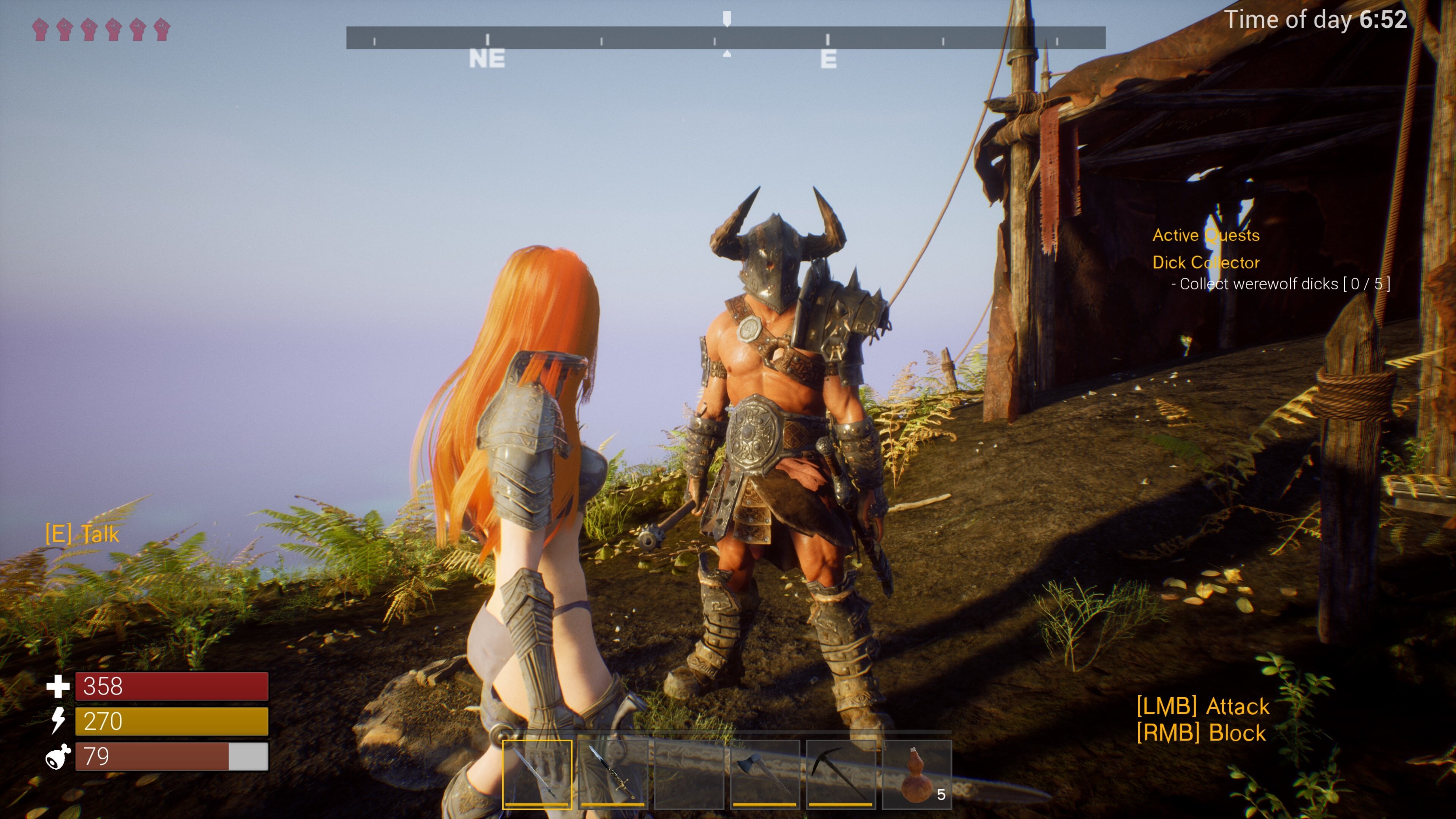Click the [RMB] Block label

(1201, 733)
